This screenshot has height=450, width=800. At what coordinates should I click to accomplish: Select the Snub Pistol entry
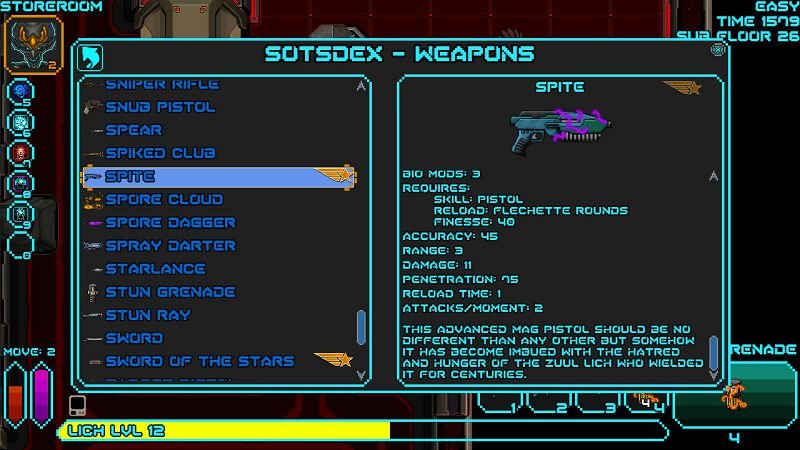click(x=160, y=107)
